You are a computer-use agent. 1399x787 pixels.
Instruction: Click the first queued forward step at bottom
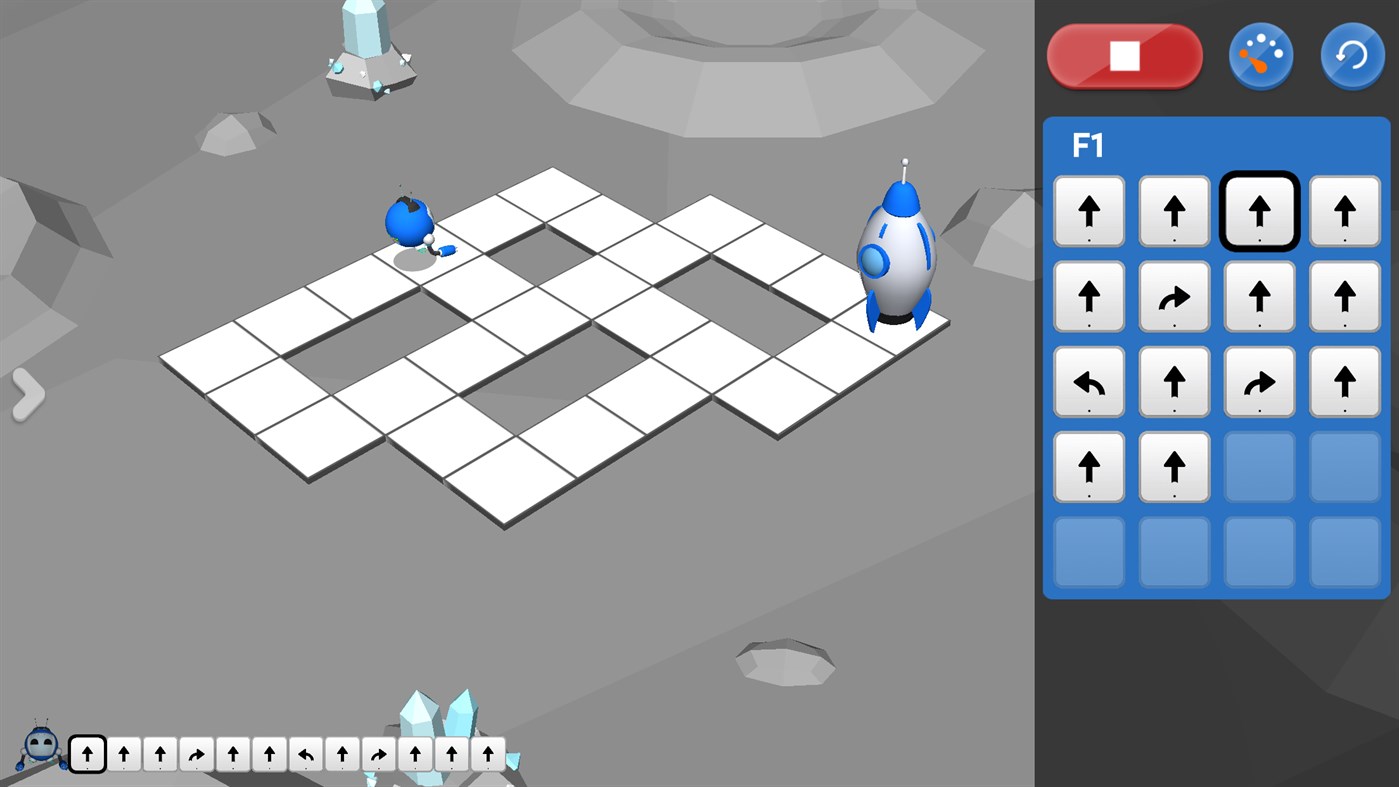pos(87,754)
